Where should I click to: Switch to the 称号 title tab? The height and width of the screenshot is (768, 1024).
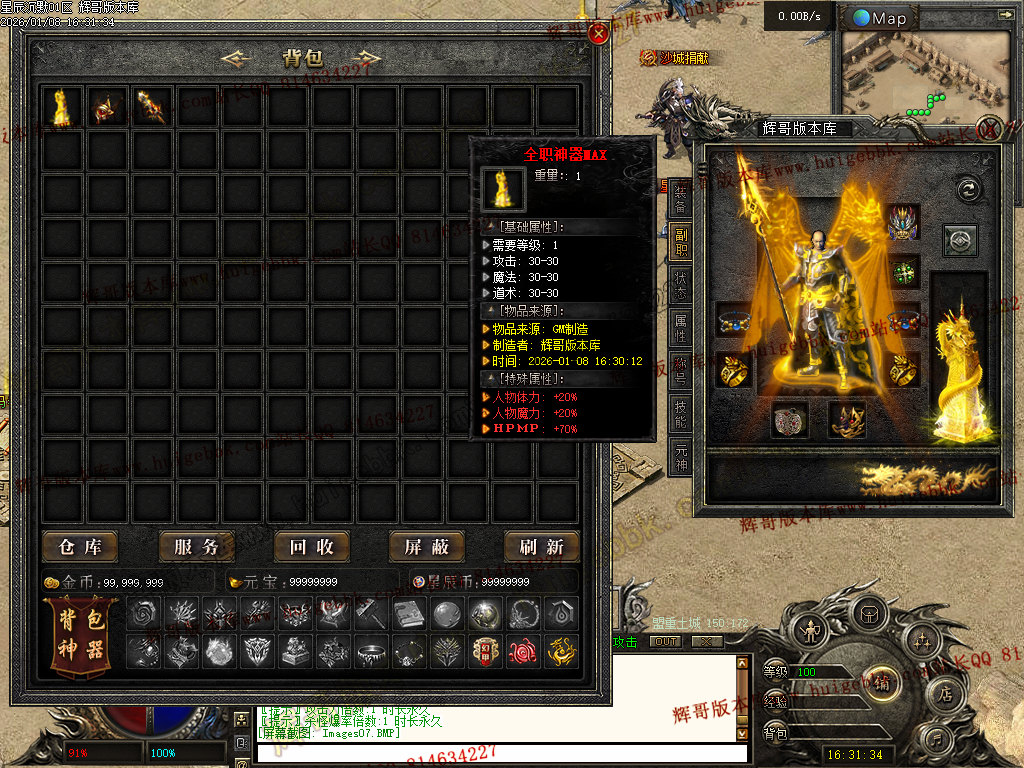pos(681,368)
